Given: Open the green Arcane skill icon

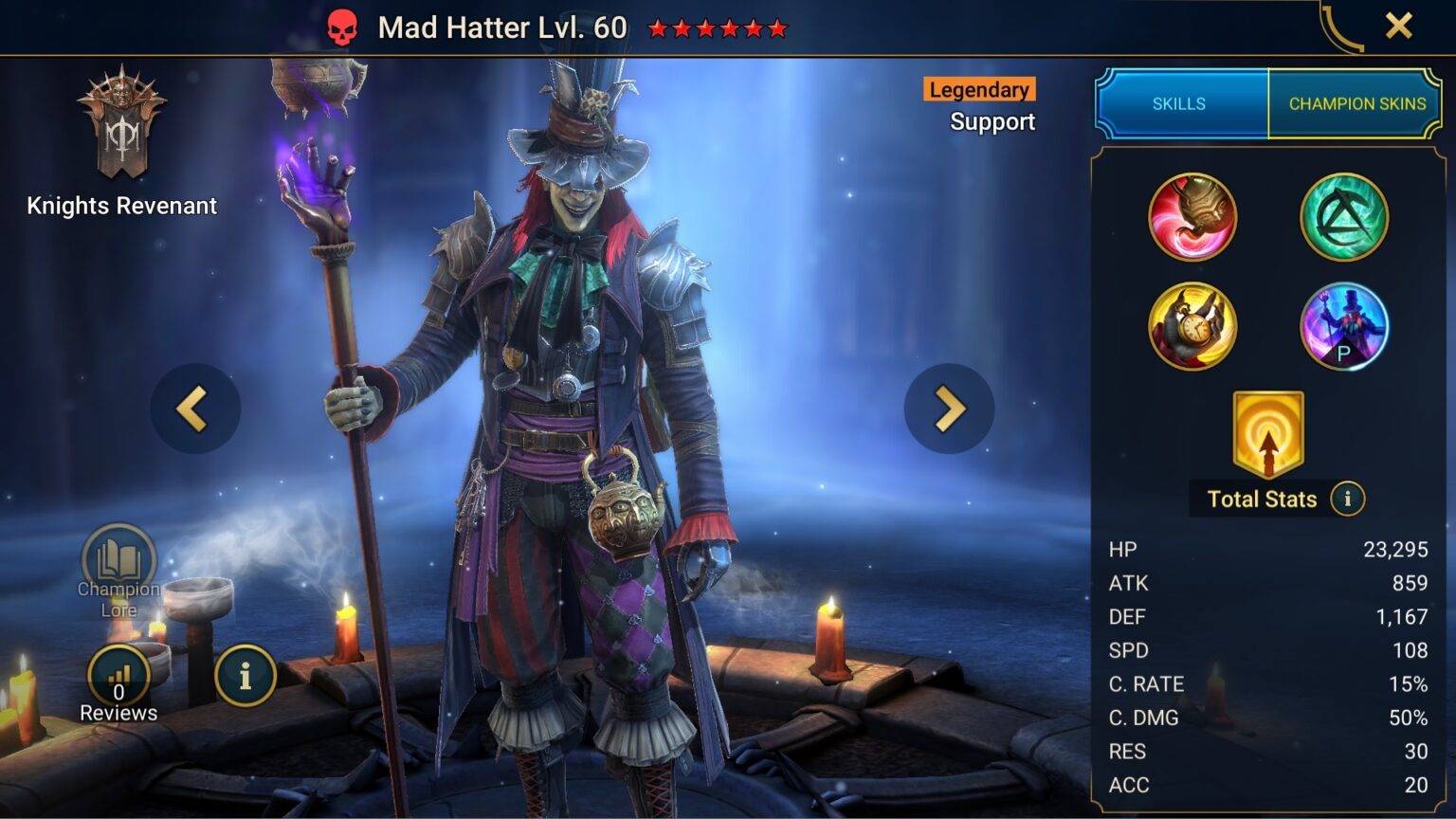Looking at the screenshot, I should click(1344, 217).
